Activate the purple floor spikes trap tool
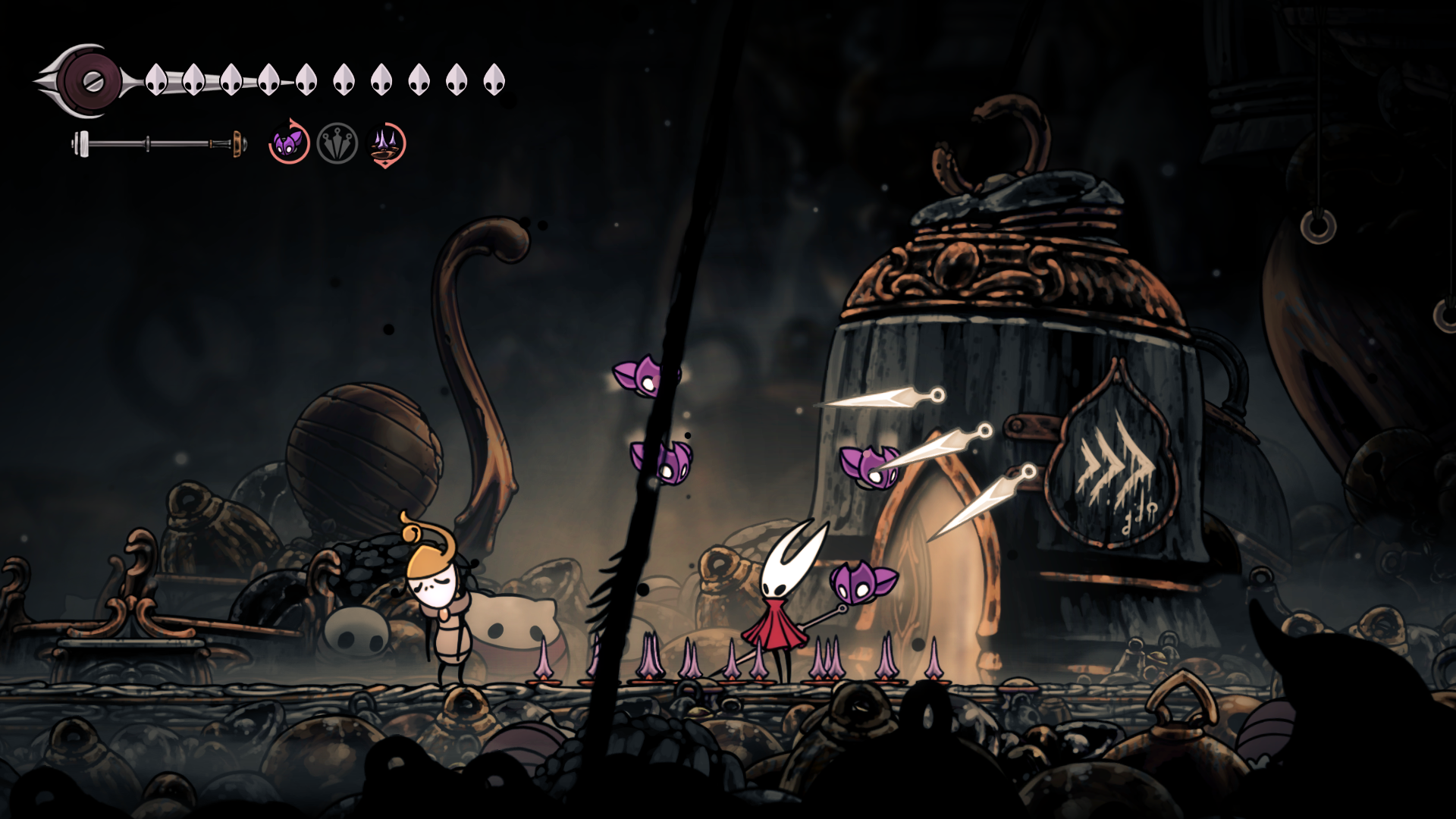 tap(387, 144)
